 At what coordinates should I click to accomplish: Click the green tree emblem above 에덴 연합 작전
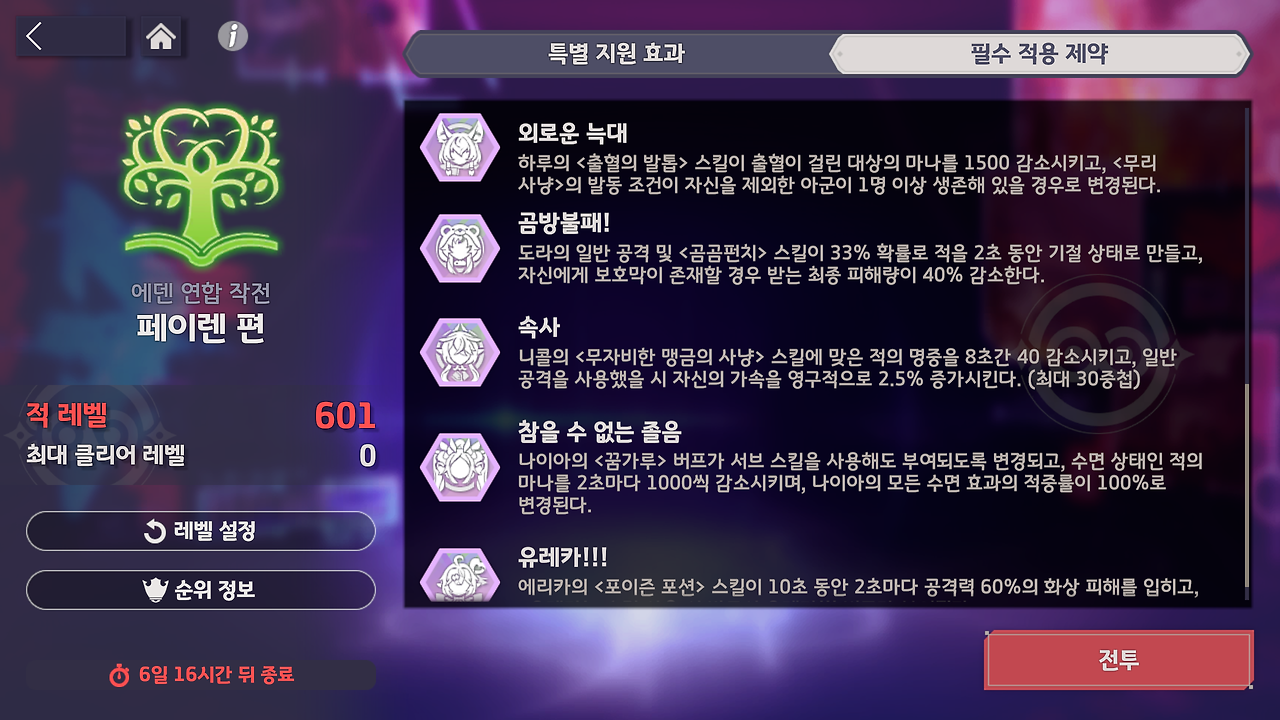click(x=200, y=185)
